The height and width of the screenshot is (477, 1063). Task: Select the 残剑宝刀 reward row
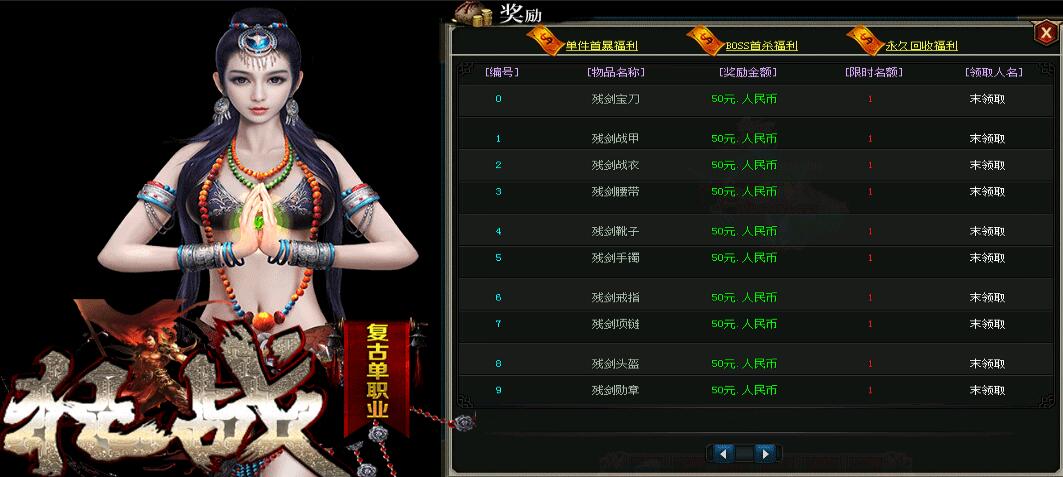616,99
